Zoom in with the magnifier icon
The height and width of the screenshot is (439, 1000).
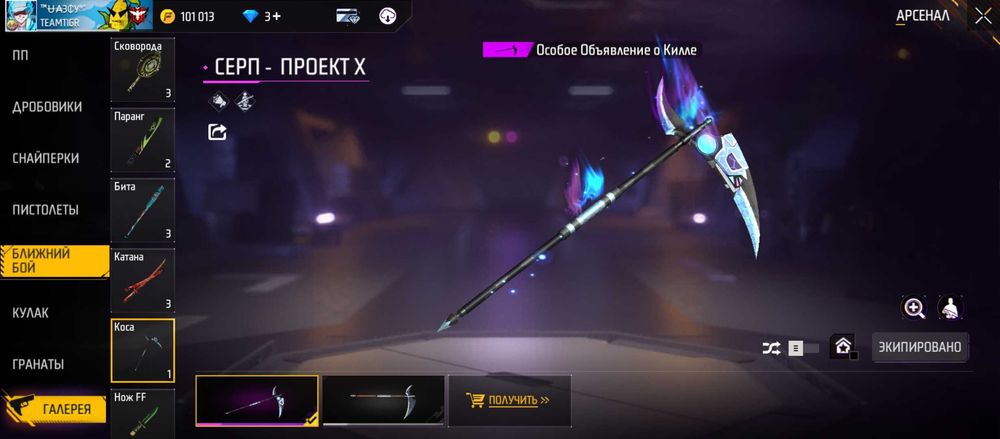tap(914, 308)
